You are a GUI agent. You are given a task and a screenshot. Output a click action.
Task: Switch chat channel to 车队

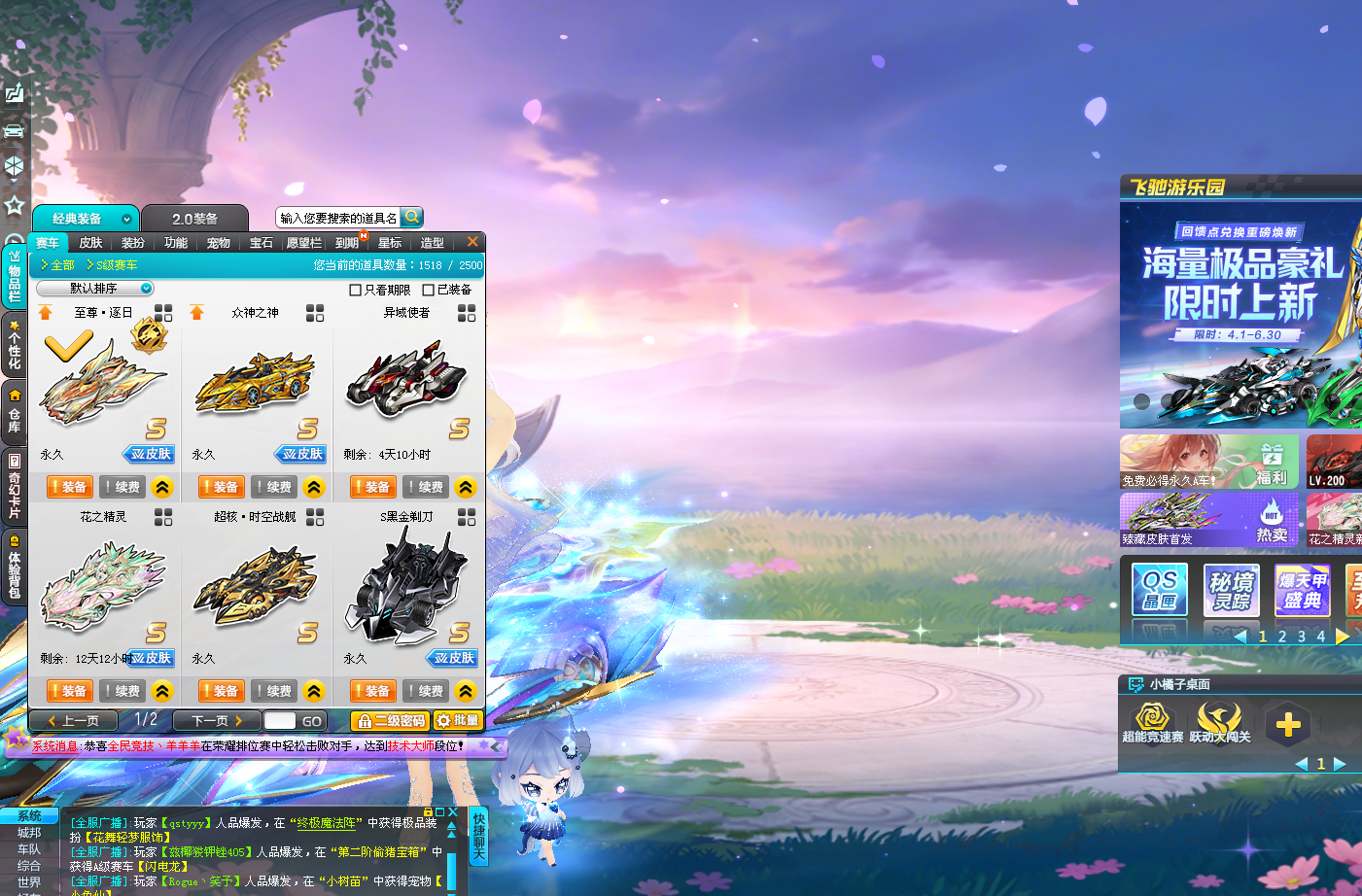coord(29,849)
